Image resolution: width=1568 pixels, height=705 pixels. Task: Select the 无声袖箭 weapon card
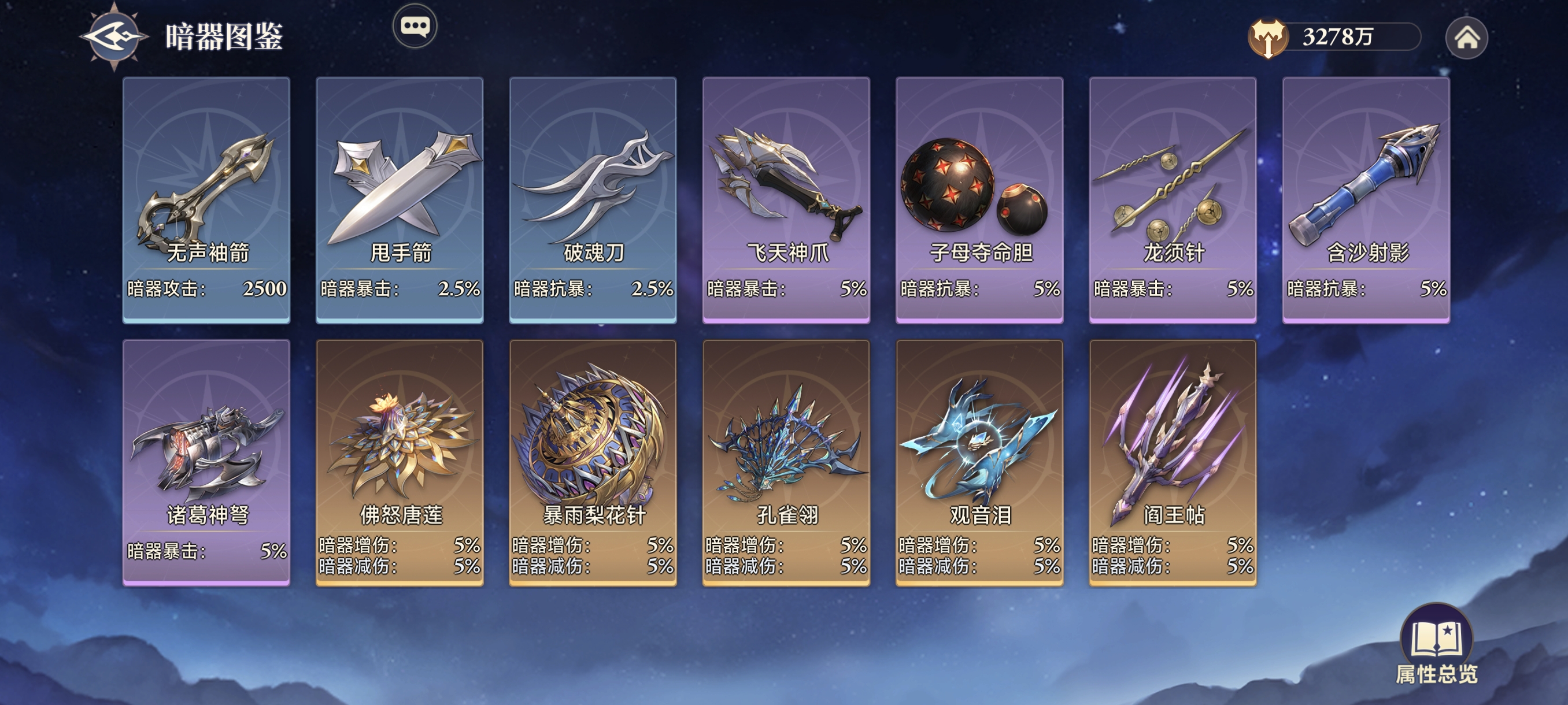click(x=206, y=199)
